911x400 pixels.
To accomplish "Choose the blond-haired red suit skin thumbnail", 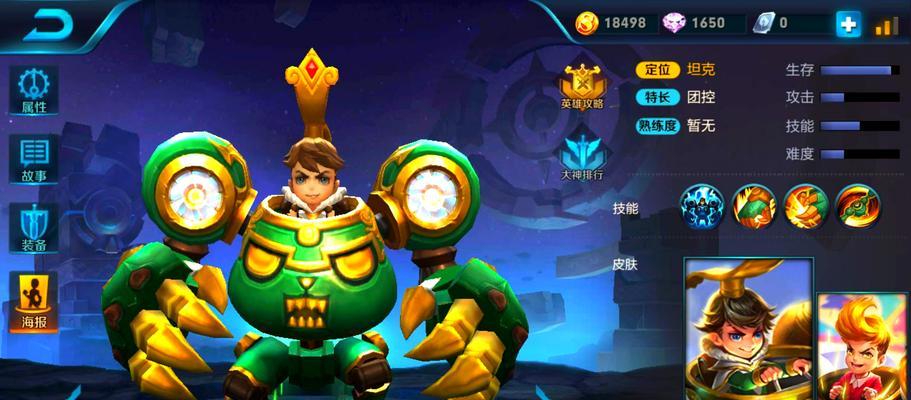I will (865, 345).
